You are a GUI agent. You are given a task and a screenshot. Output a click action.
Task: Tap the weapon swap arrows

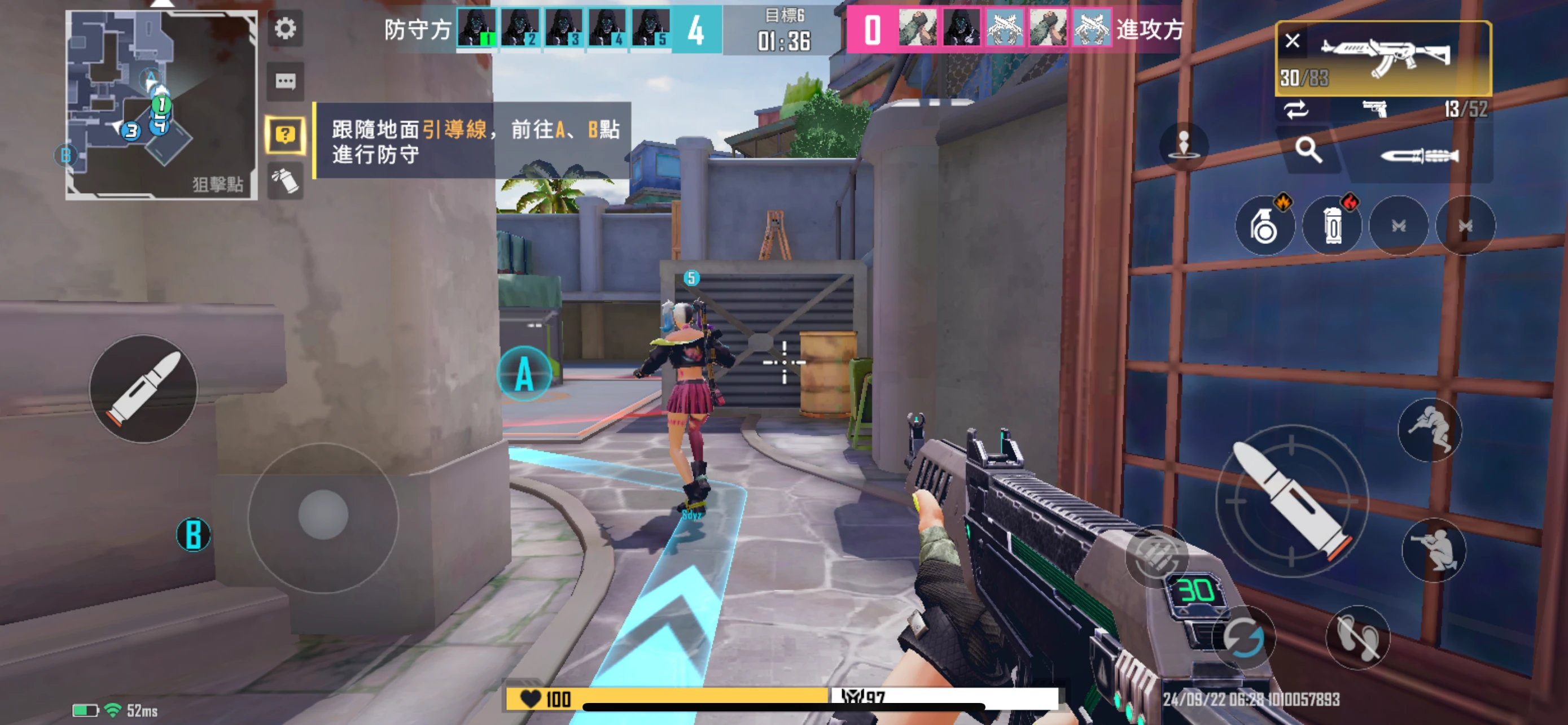click(x=1296, y=110)
